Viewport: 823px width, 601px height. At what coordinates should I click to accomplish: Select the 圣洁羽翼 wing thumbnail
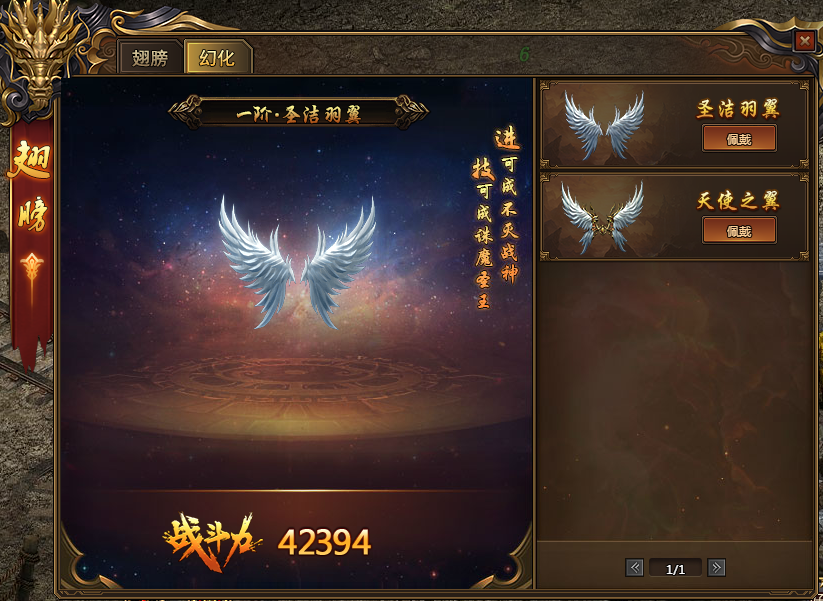604,124
